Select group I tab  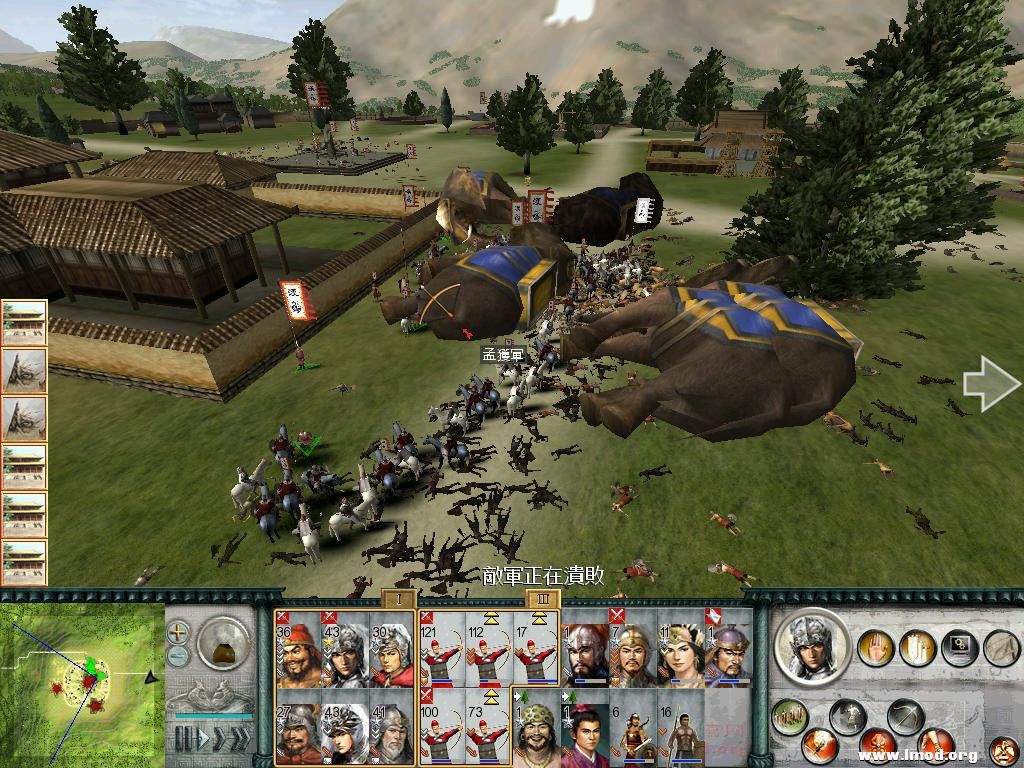[398, 599]
